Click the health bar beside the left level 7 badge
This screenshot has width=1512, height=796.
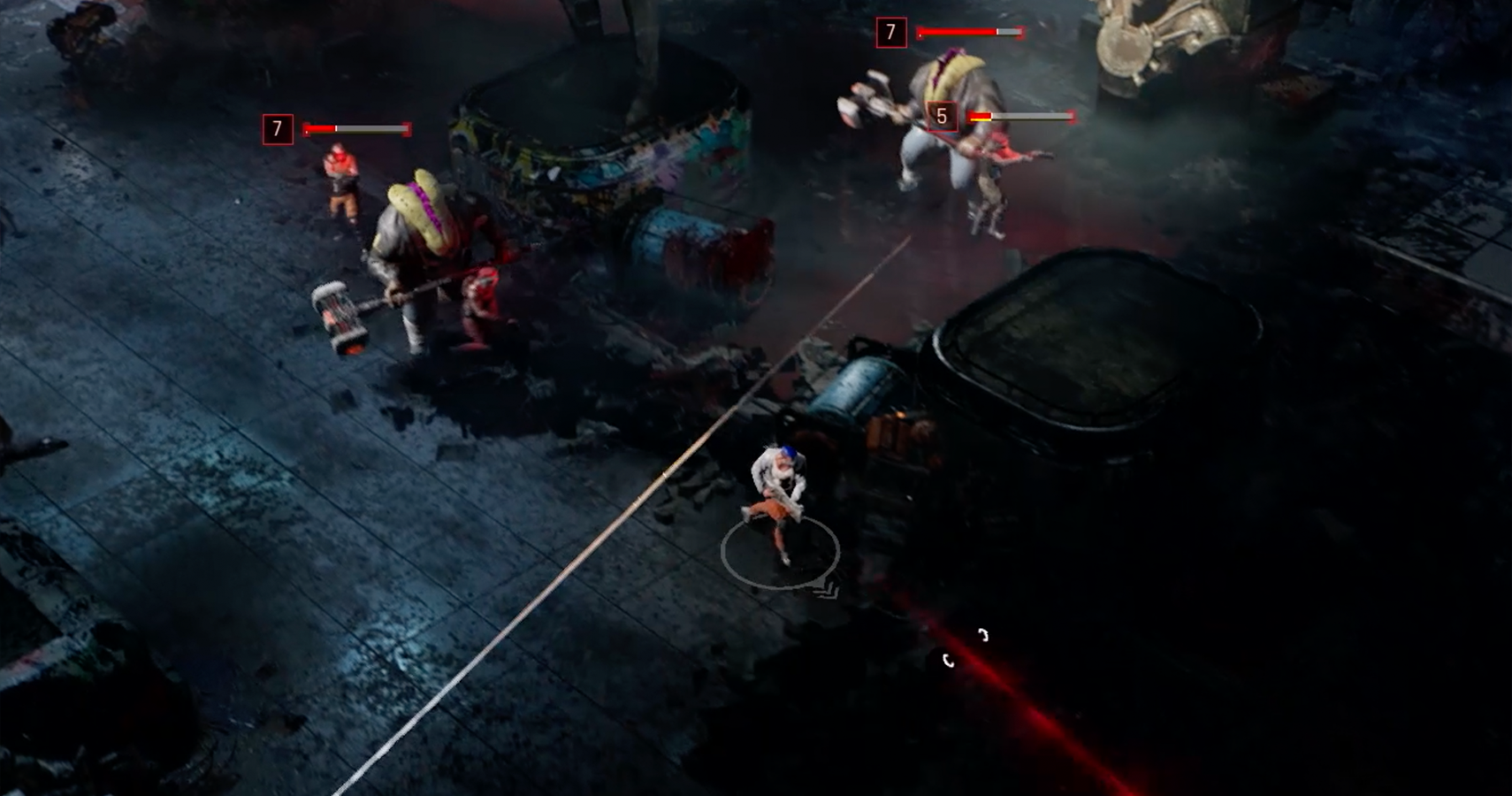354,129
